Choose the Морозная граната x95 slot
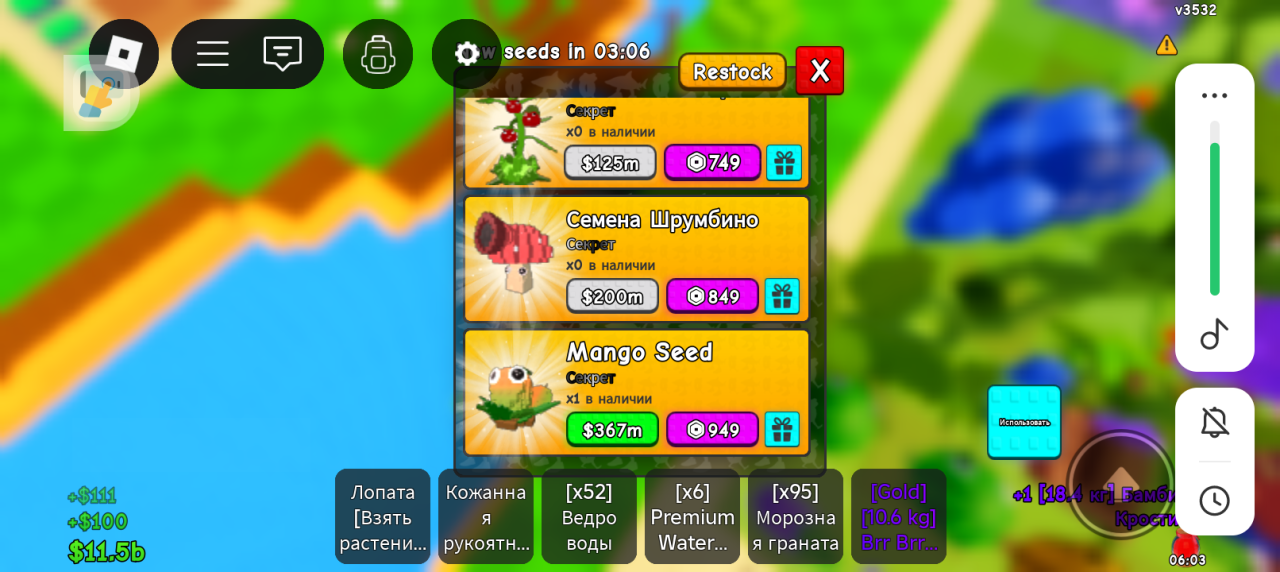The height and width of the screenshot is (572, 1280). click(x=795, y=517)
